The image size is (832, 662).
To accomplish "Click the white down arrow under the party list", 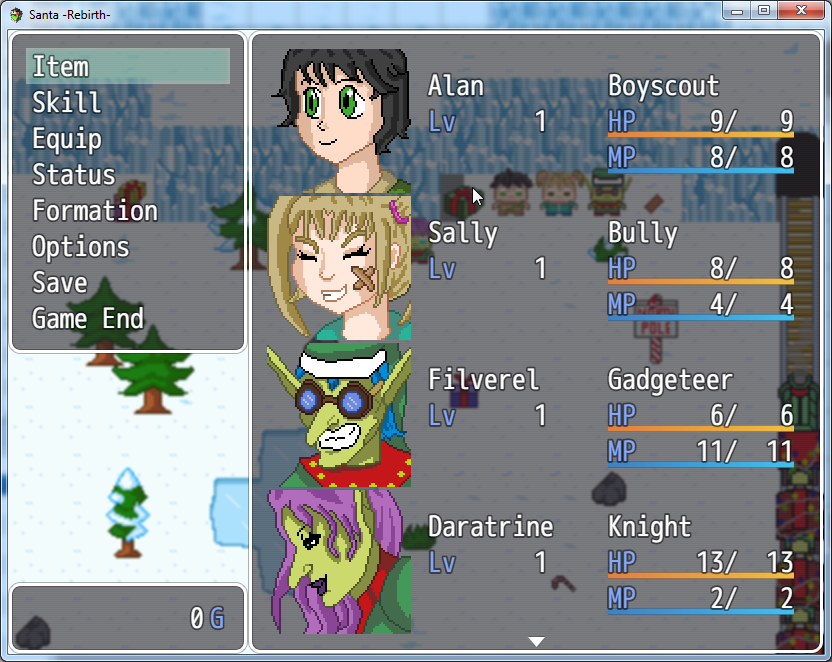I will tap(537, 641).
